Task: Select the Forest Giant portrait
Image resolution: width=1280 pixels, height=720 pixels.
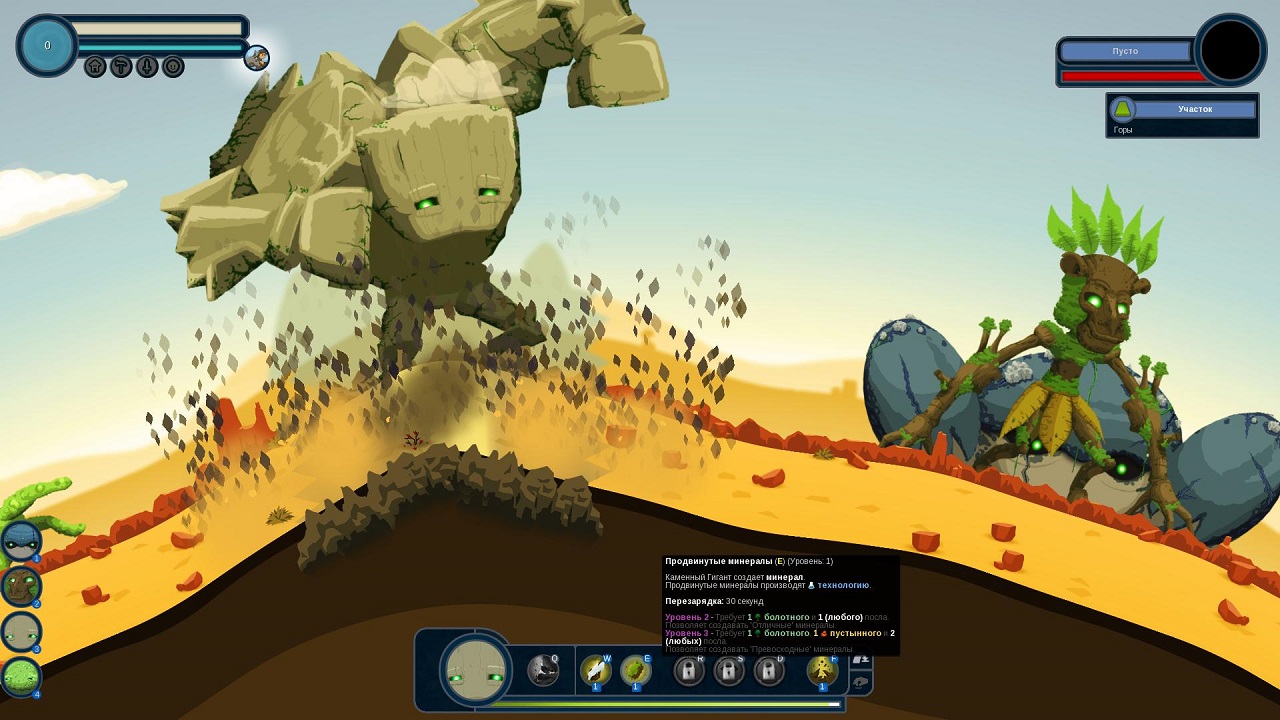Action: click(21, 586)
